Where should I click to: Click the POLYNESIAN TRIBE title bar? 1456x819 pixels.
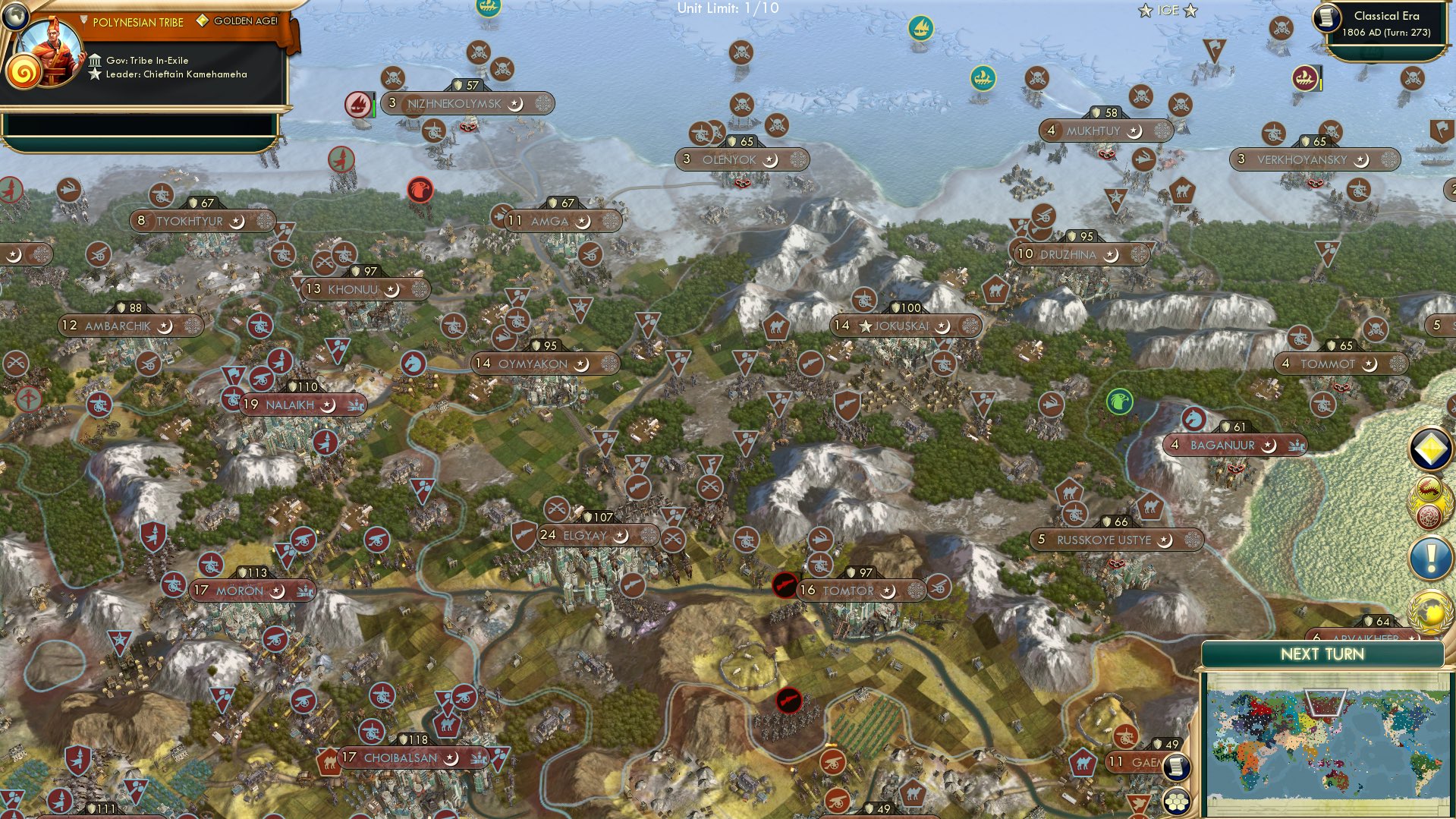137,22
